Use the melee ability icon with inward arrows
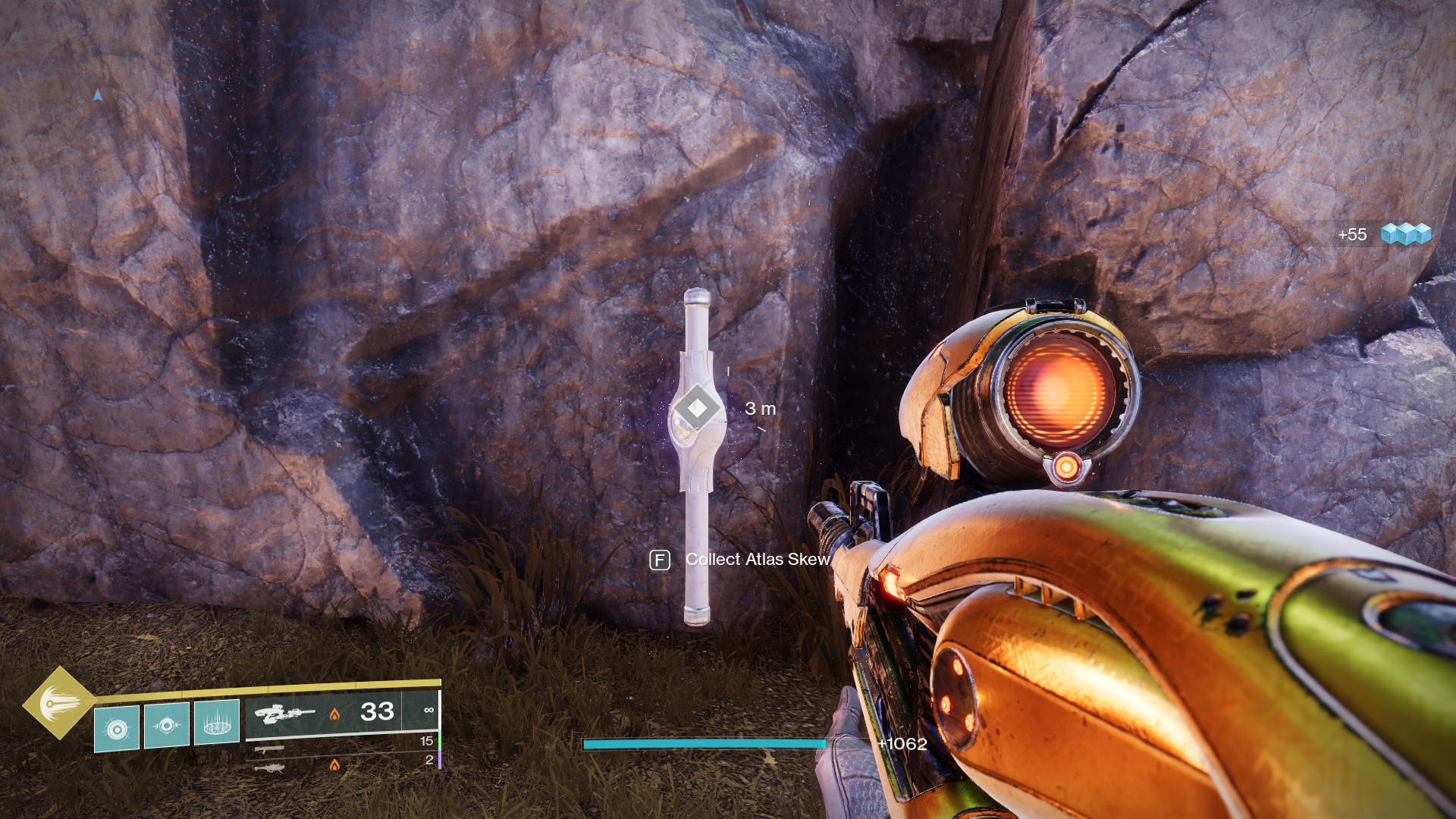 (167, 726)
